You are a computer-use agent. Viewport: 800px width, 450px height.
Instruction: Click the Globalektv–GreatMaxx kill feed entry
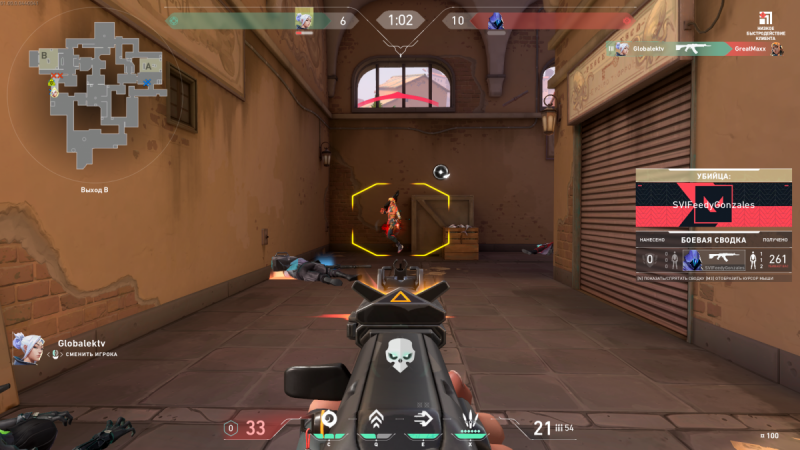coord(696,48)
